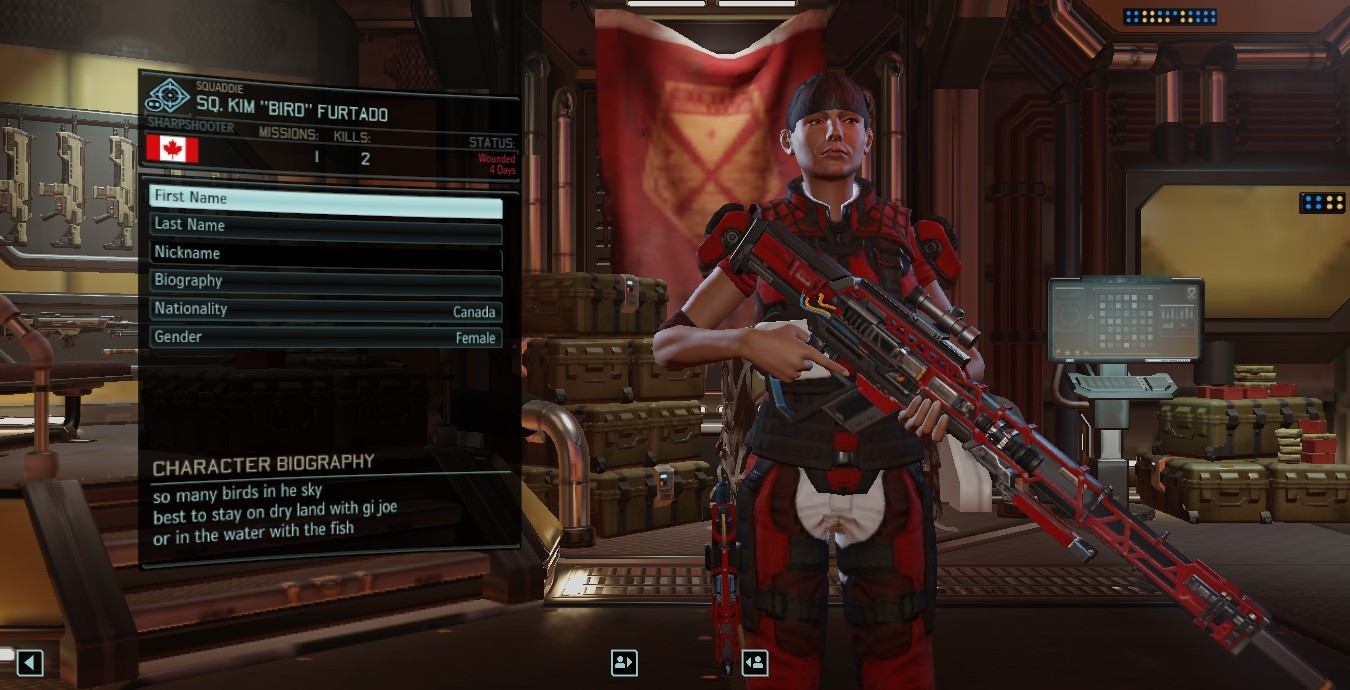Viewport: 1350px width, 690px height.
Task: Switch to the previous soldier
Action: (x=624, y=662)
